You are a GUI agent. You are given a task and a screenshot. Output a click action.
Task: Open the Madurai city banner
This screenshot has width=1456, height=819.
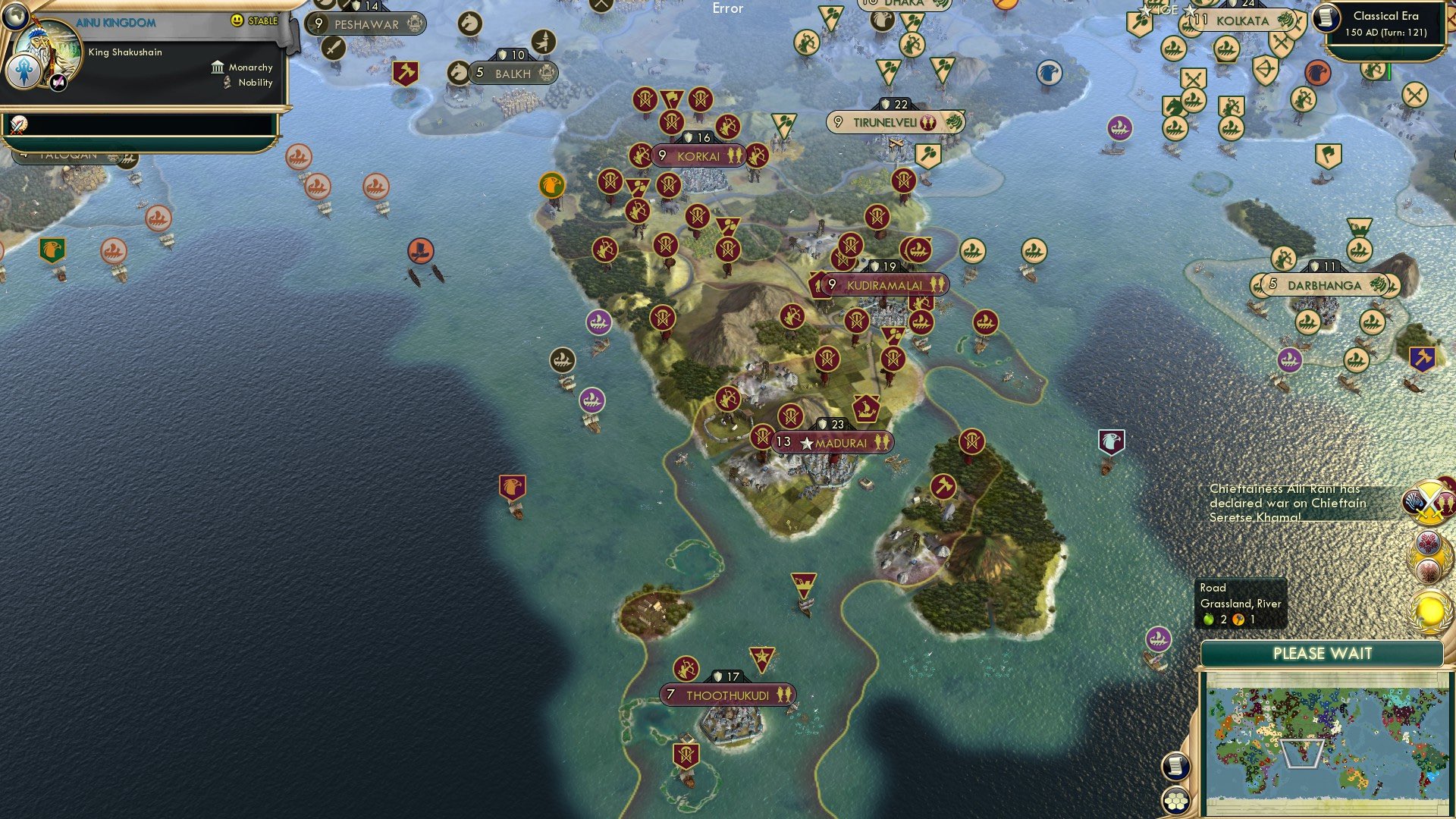click(x=834, y=442)
